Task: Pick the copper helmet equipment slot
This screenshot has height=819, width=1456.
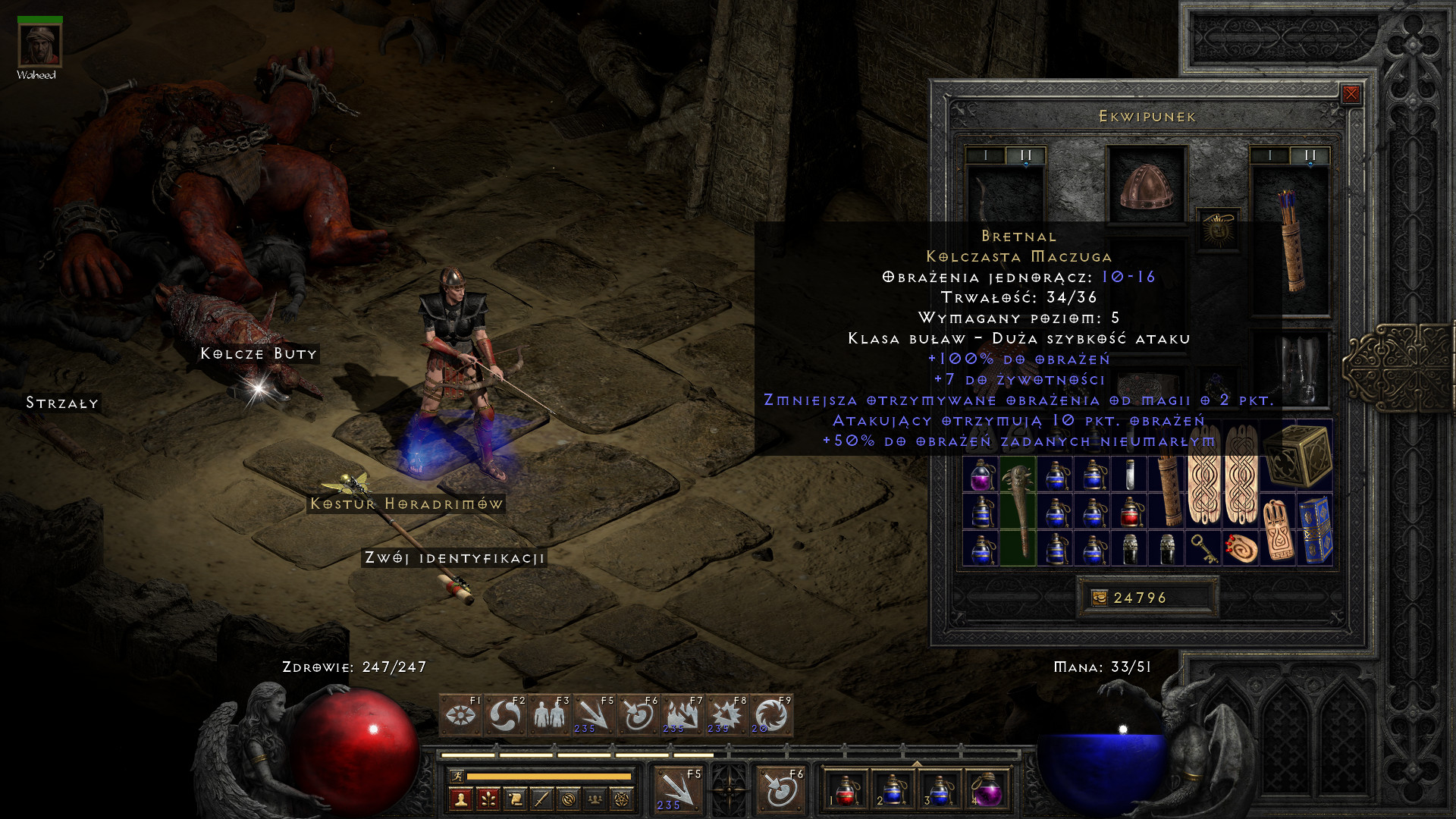Action: tap(1146, 185)
